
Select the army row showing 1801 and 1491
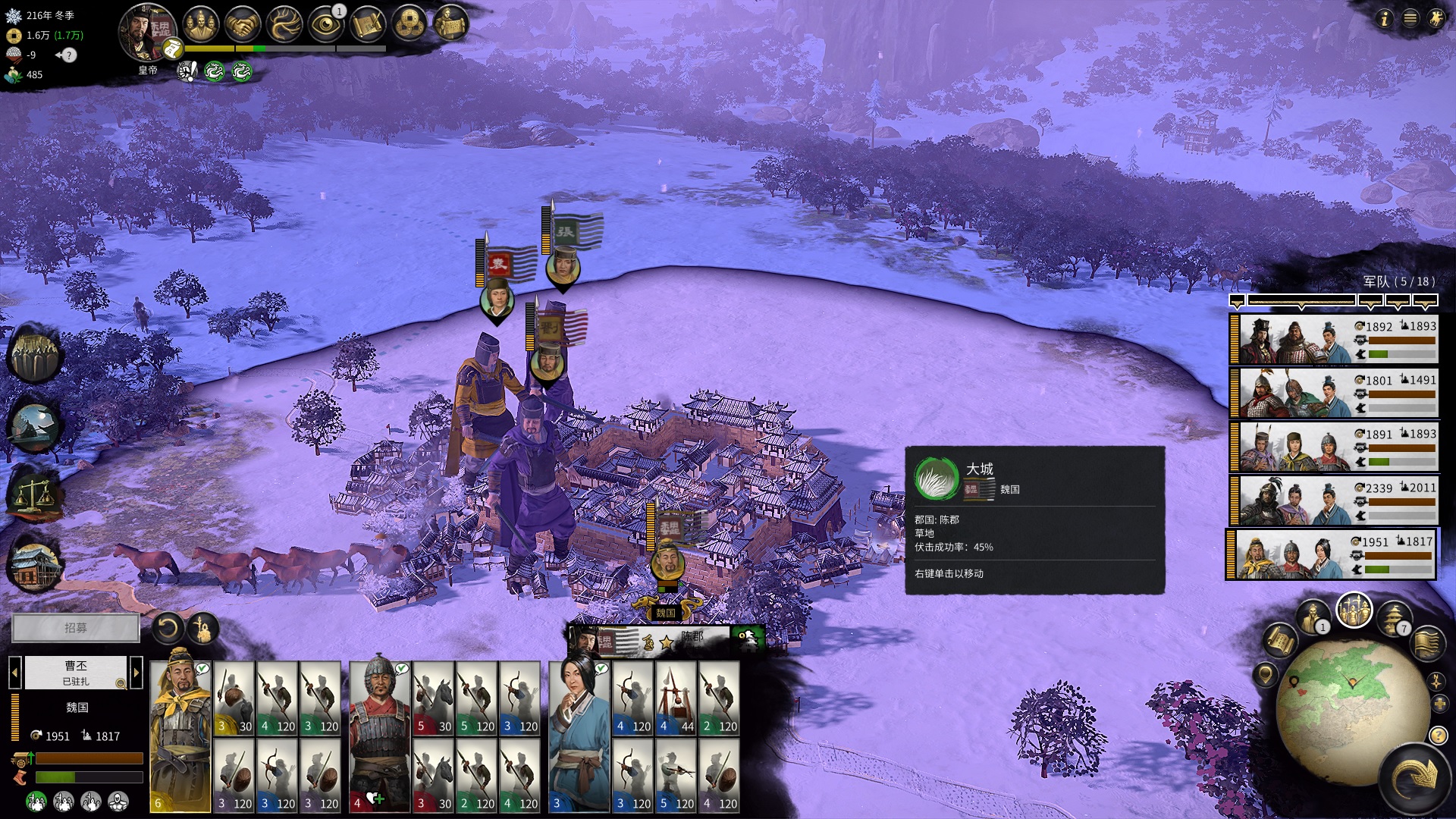click(x=1333, y=393)
